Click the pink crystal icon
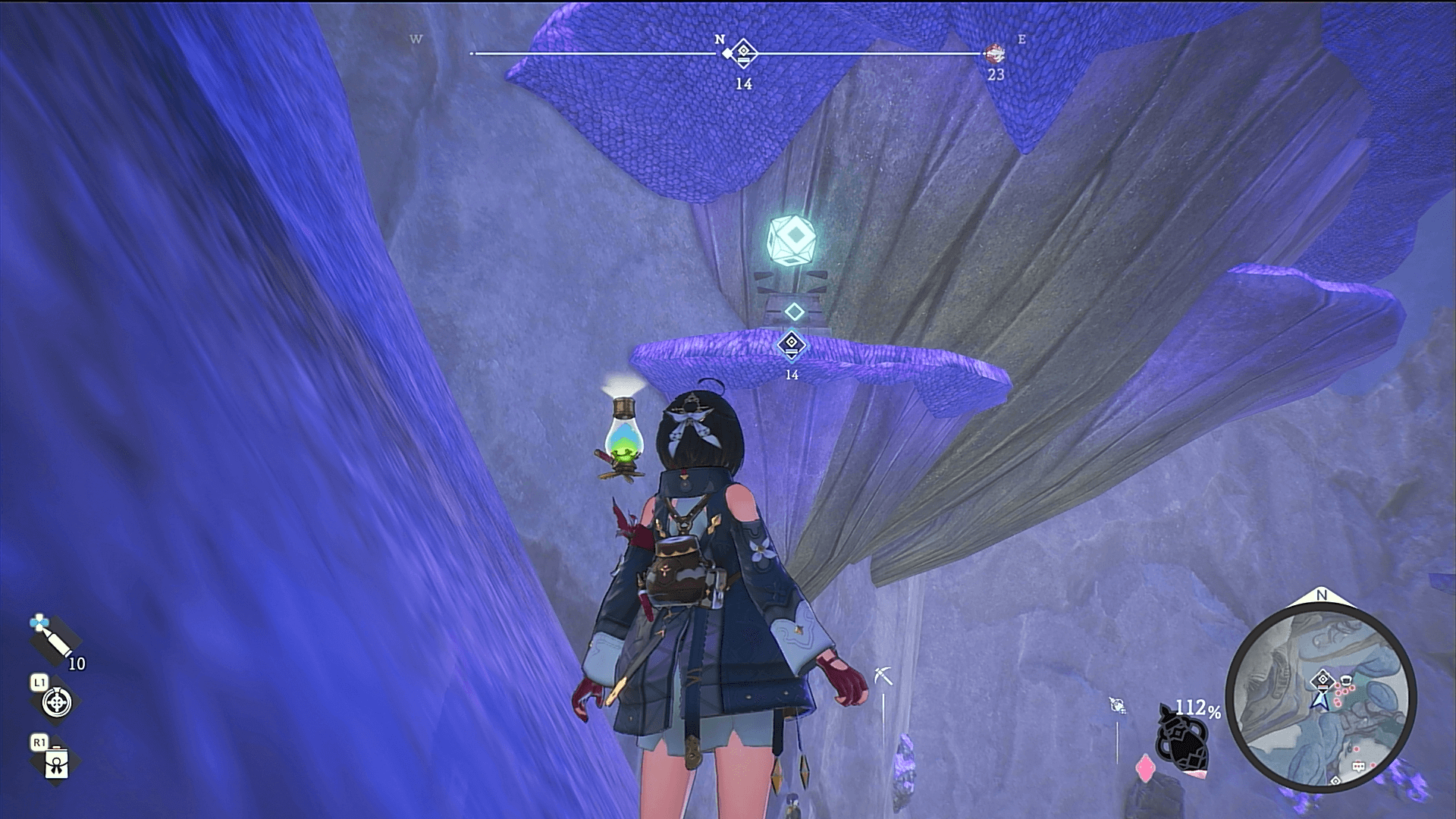The width and height of the screenshot is (1456, 819). click(x=1144, y=769)
